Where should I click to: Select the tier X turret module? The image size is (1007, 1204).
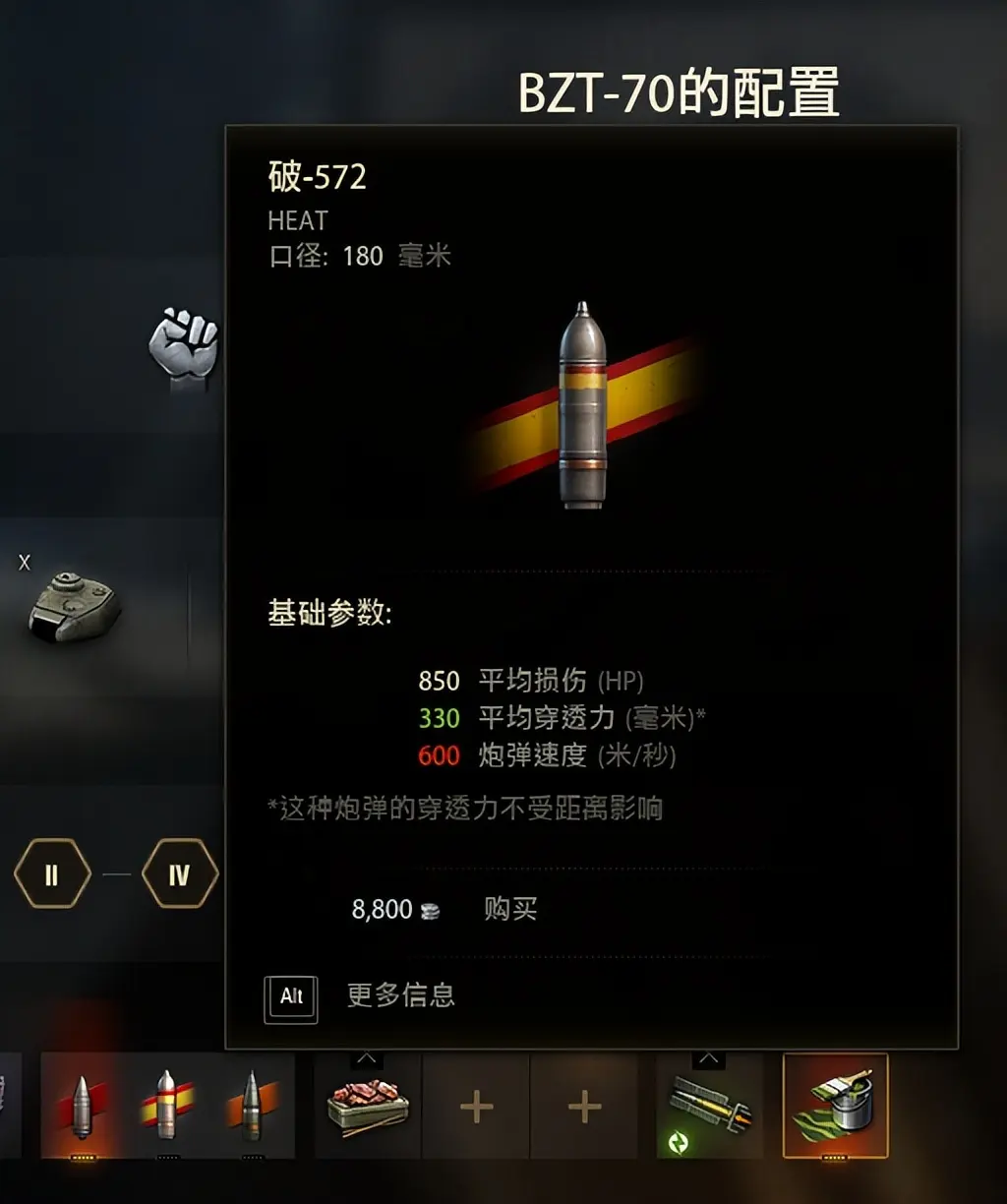pyautogui.click(x=74, y=606)
